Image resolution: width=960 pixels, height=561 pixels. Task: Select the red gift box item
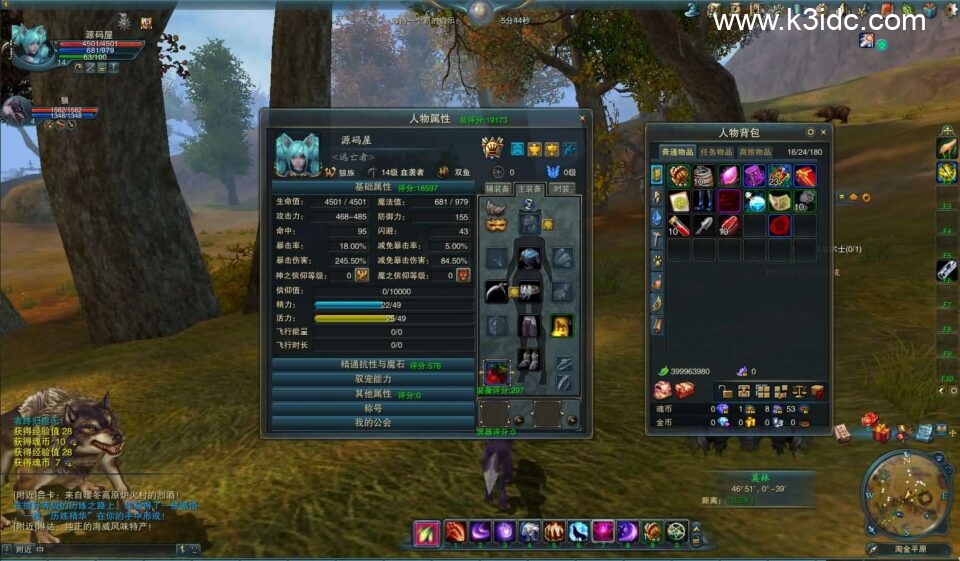(804, 177)
